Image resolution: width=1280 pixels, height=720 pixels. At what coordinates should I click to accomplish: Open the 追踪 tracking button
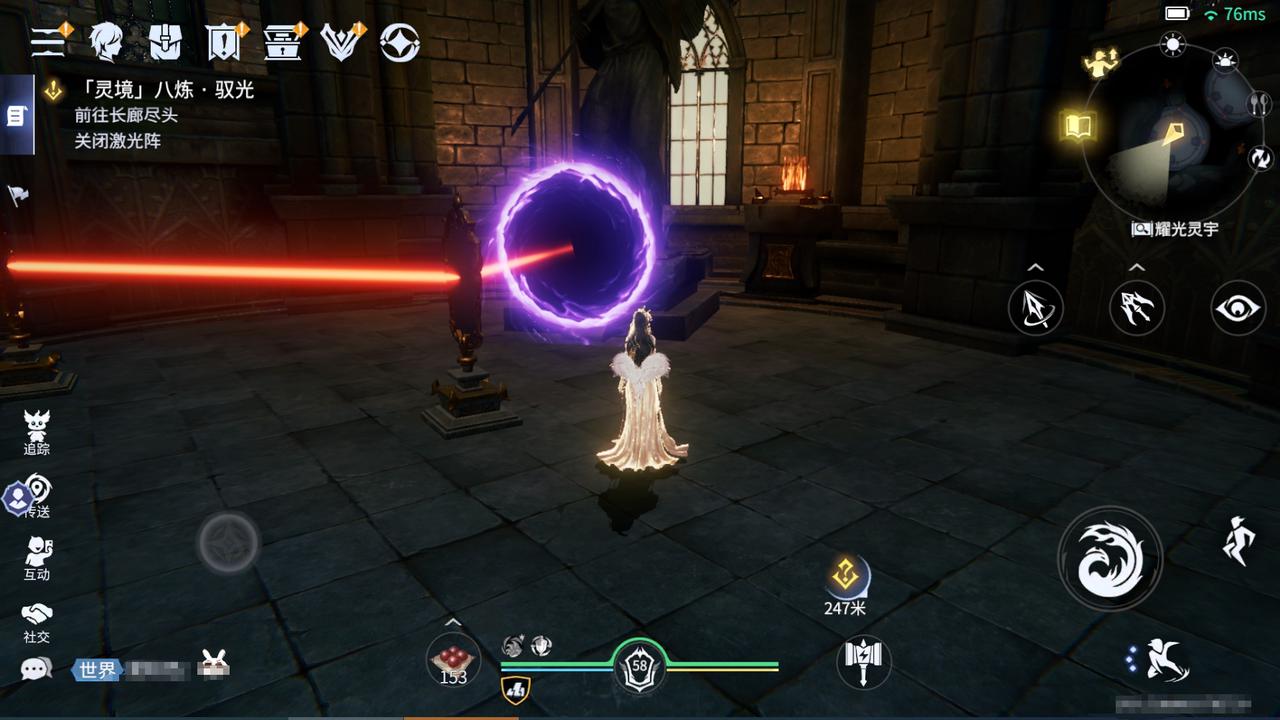[37, 432]
